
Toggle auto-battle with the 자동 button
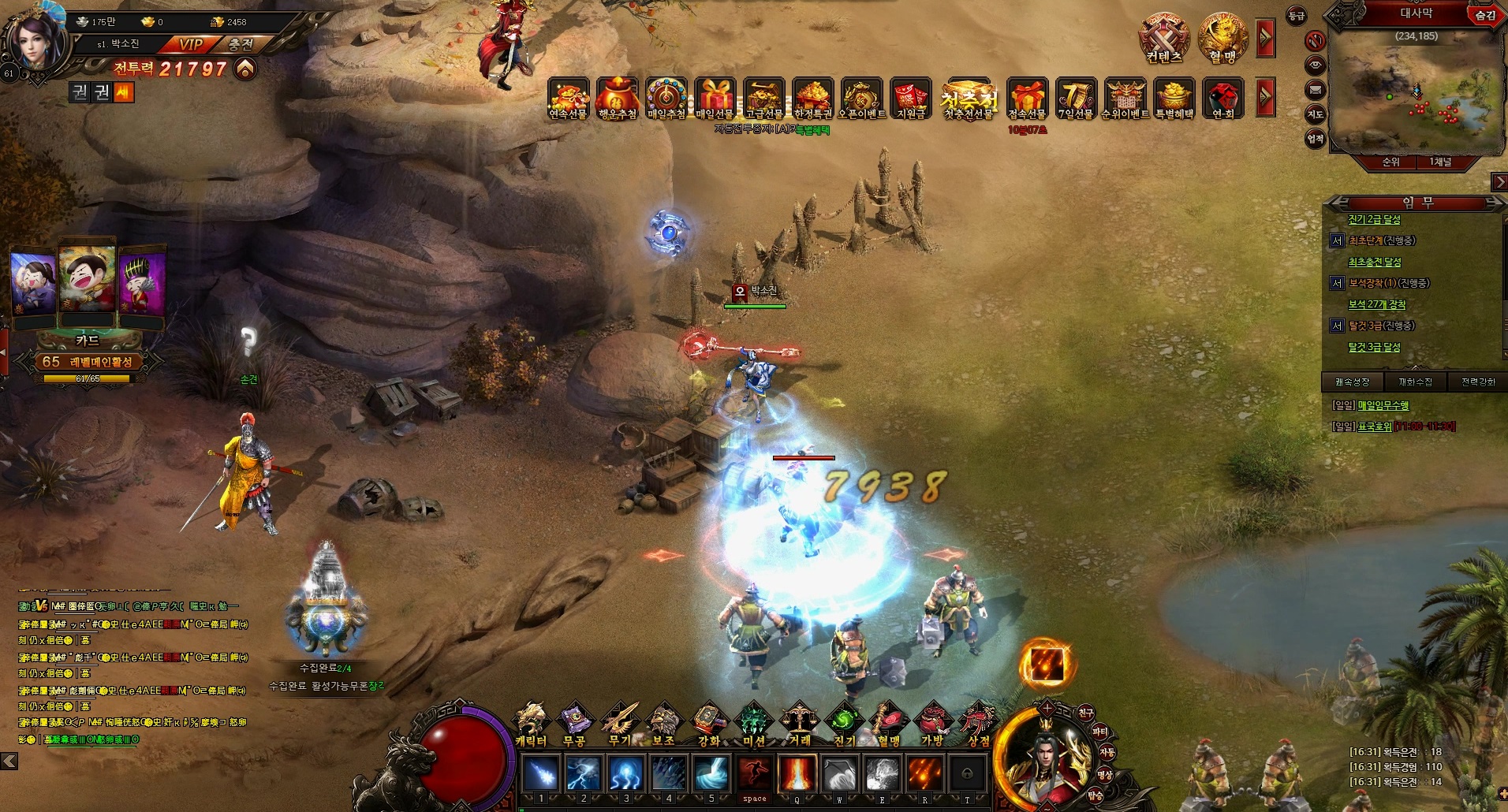pyautogui.click(x=1107, y=753)
